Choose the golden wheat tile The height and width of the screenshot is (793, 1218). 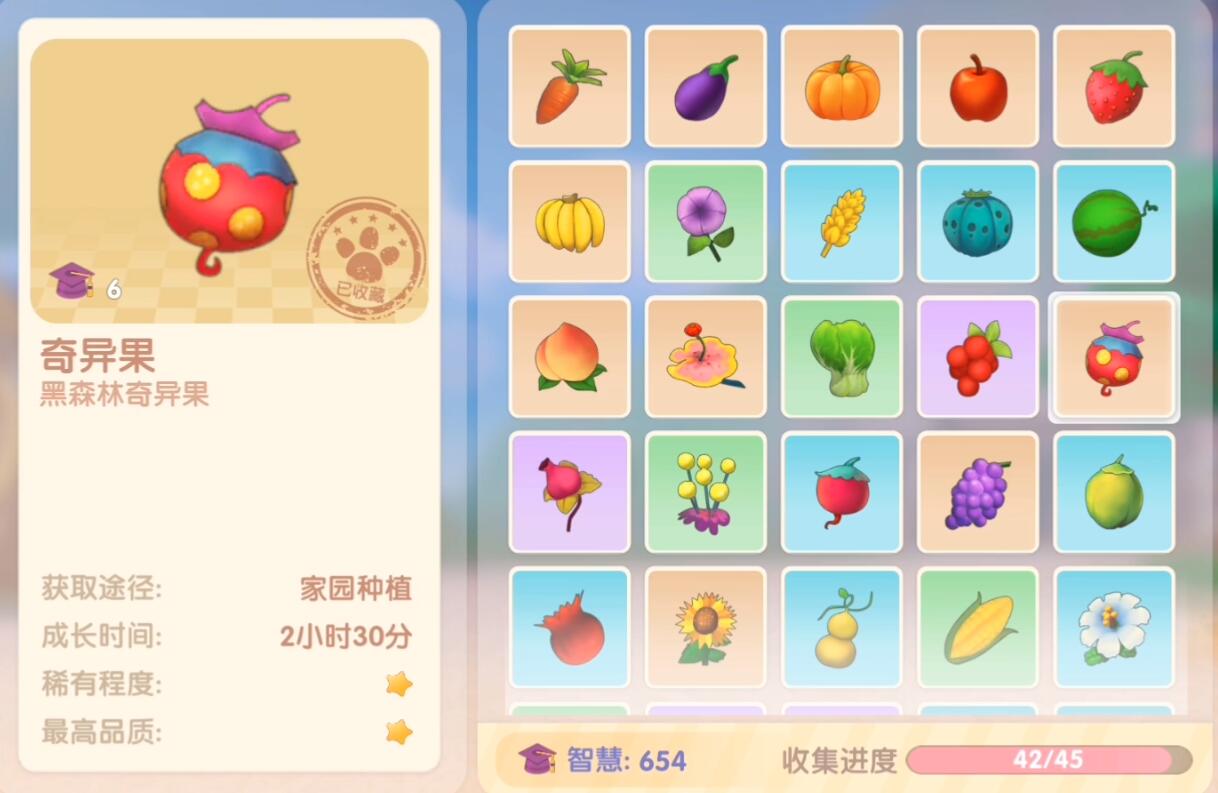coord(841,222)
